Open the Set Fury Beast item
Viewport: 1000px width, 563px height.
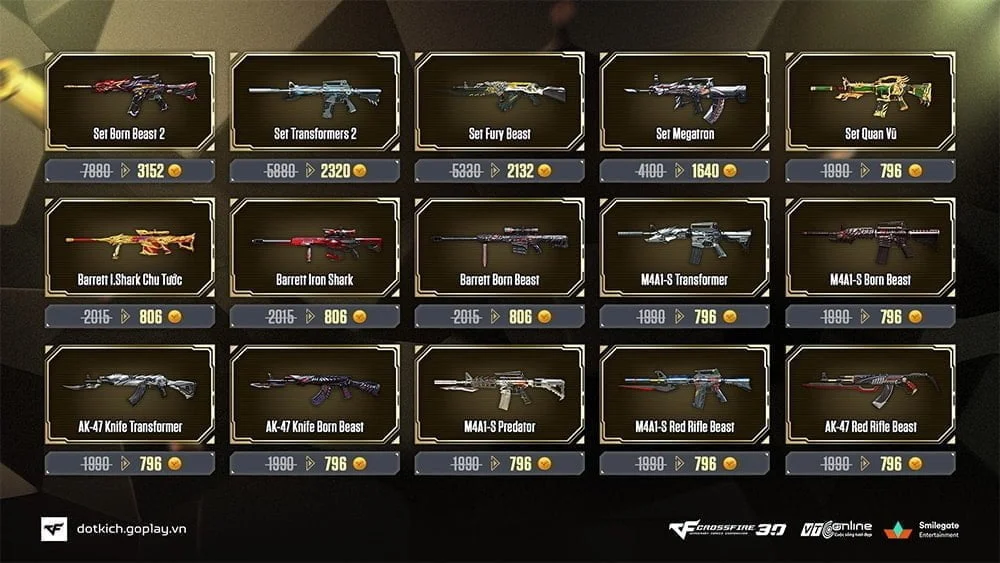tap(499, 101)
